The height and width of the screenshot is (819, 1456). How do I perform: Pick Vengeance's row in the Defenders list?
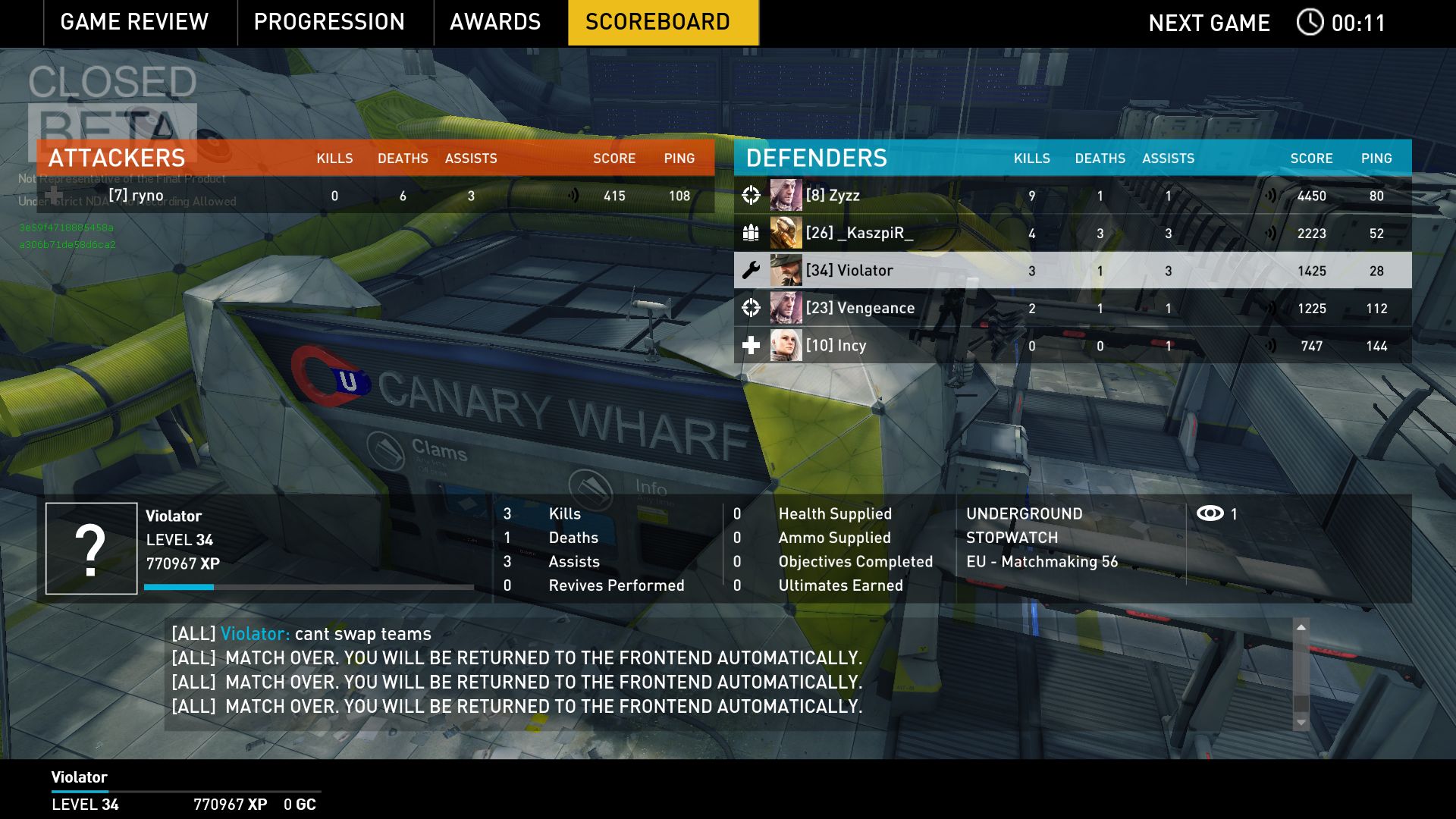[x=1072, y=309]
